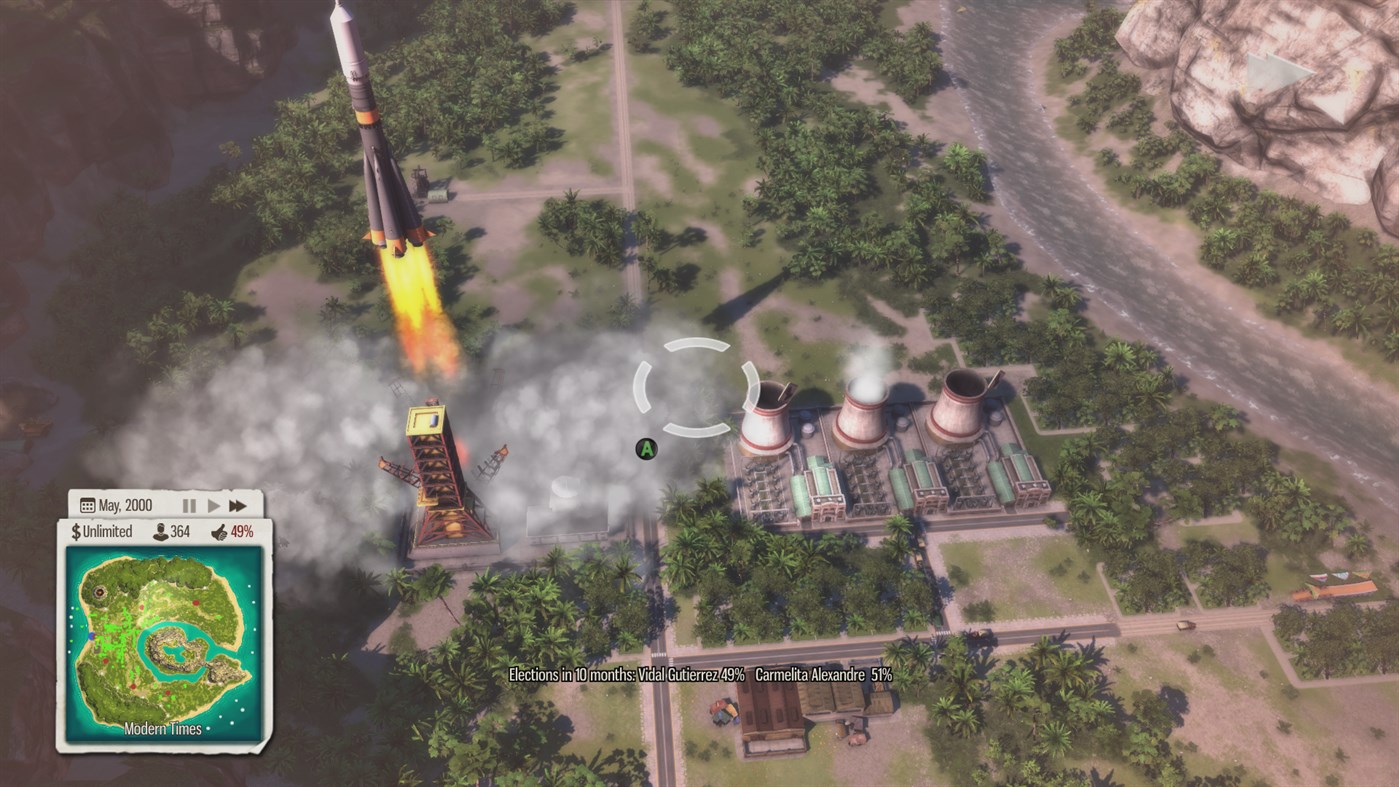Resume game speed with play icon

point(213,505)
